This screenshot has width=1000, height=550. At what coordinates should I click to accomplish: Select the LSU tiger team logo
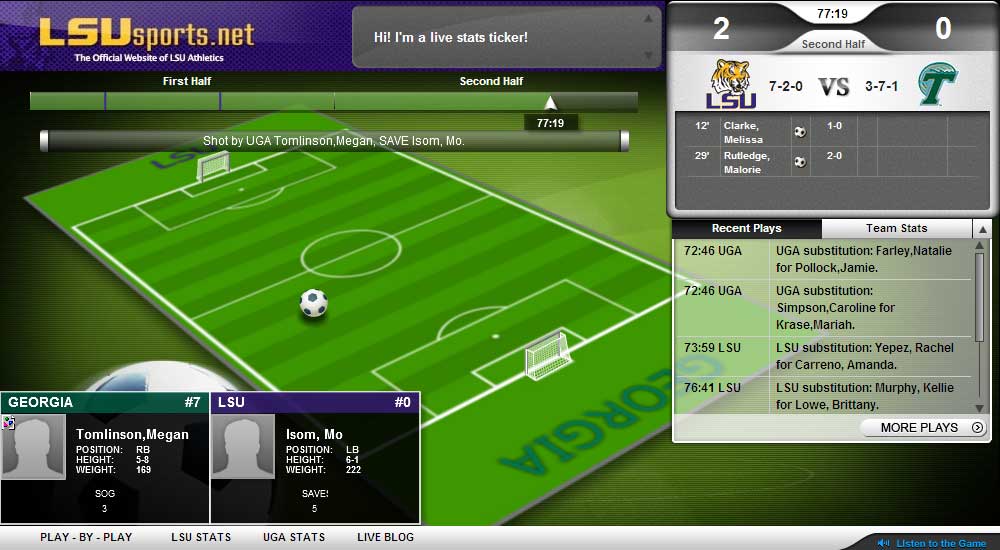pyautogui.click(x=731, y=85)
